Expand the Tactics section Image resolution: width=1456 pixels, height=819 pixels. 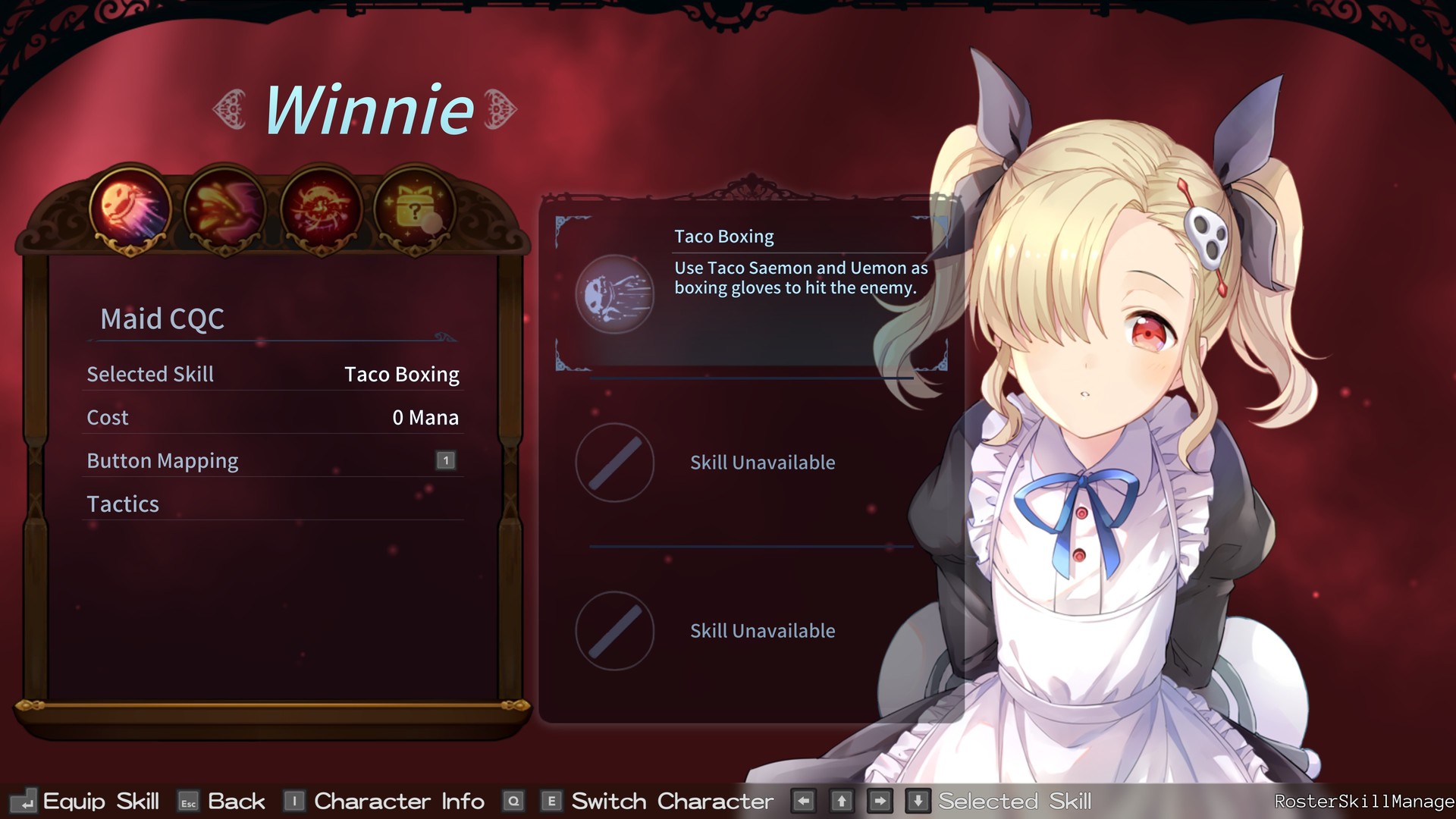tap(123, 504)
